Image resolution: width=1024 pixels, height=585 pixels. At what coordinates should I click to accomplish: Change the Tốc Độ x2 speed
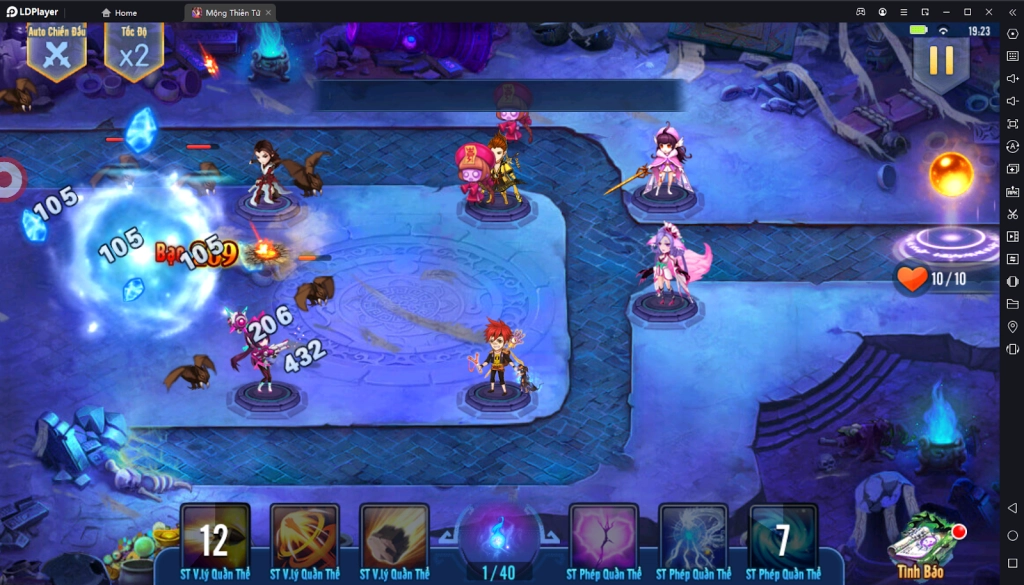pyautogui.click(x=133, y=50)
